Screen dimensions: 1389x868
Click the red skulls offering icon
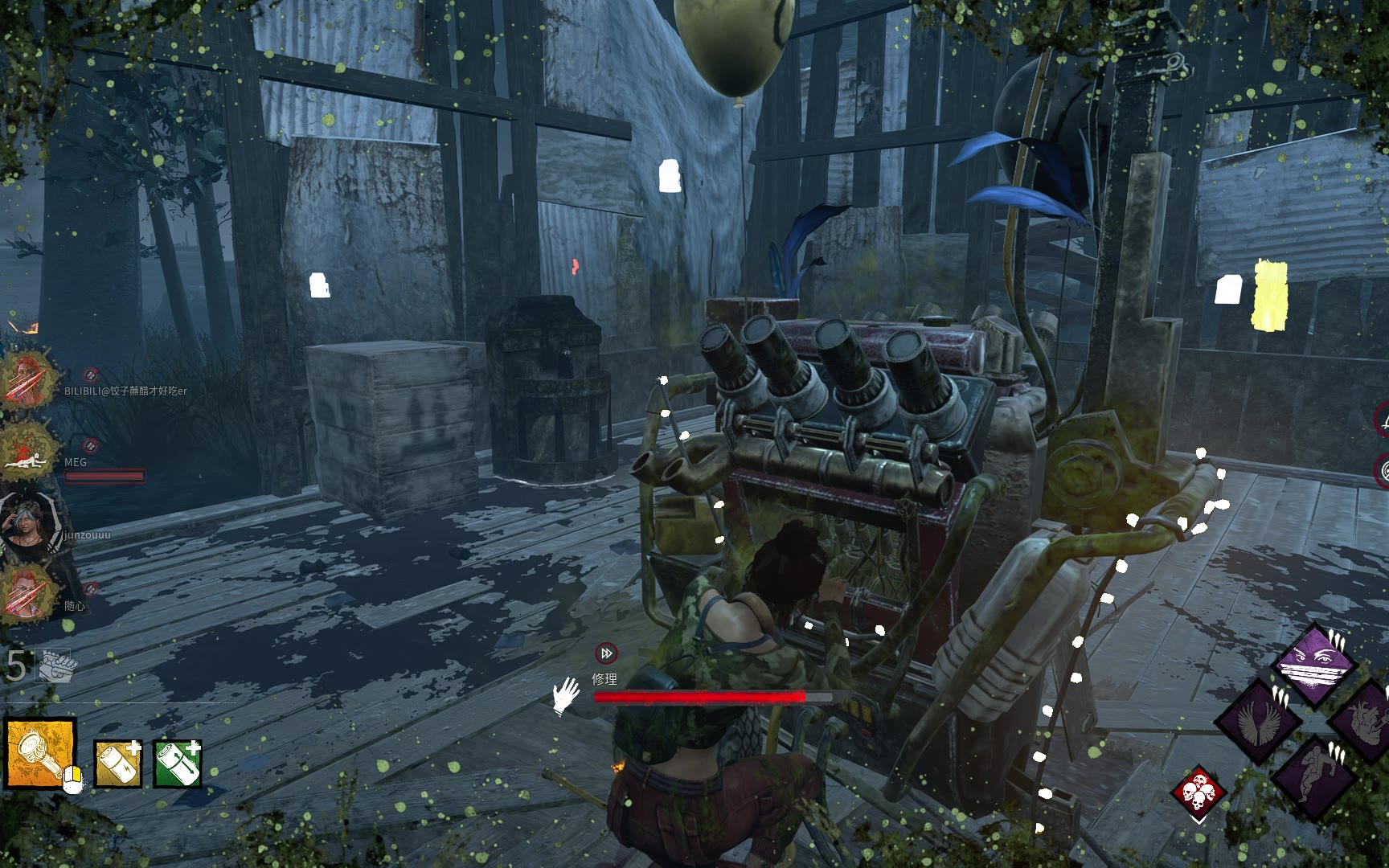click(1198, 792)
